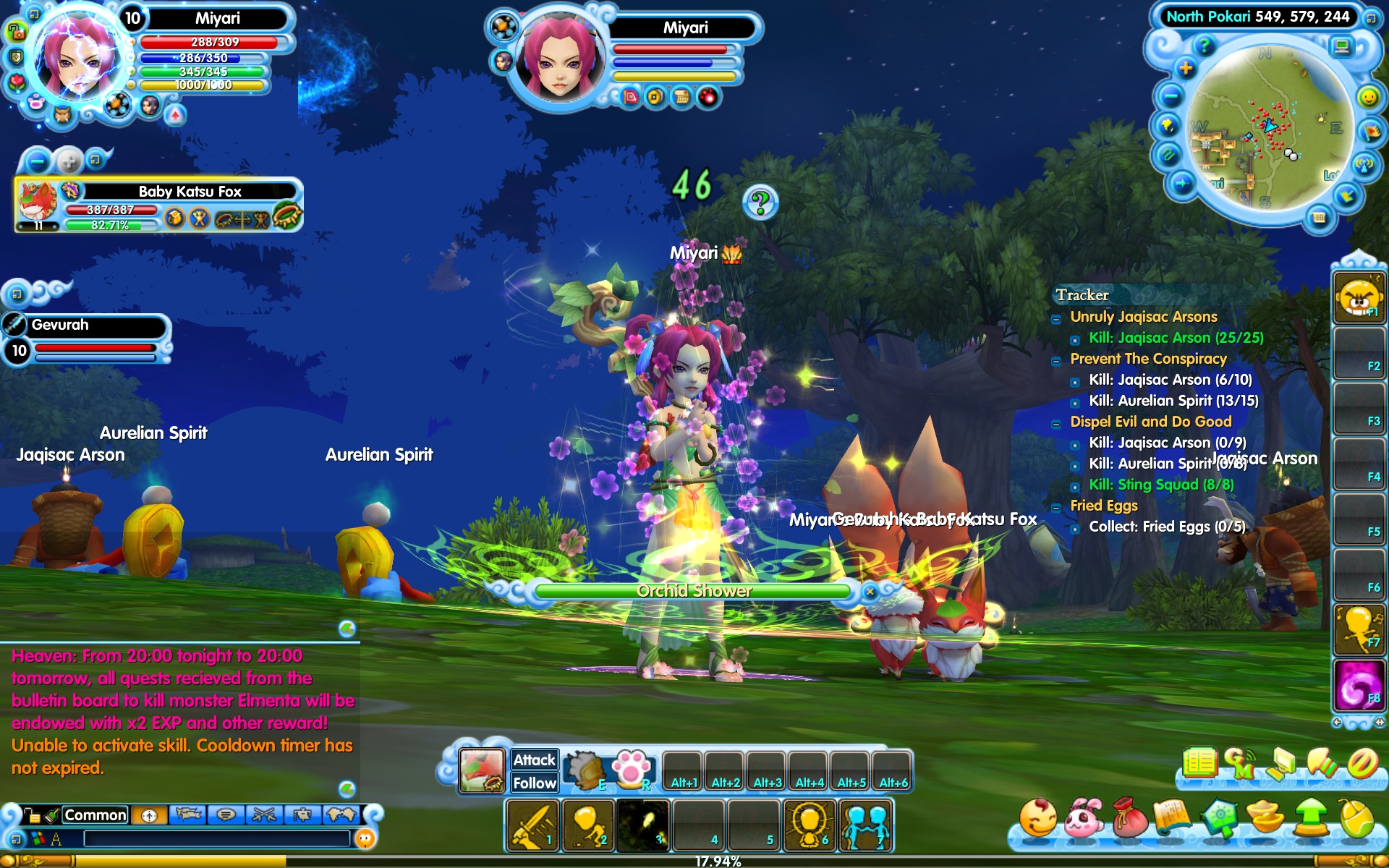Collapse the 'Fried Eggs' quest in tracker
1389x868 pixels.
coord(1056,507)
